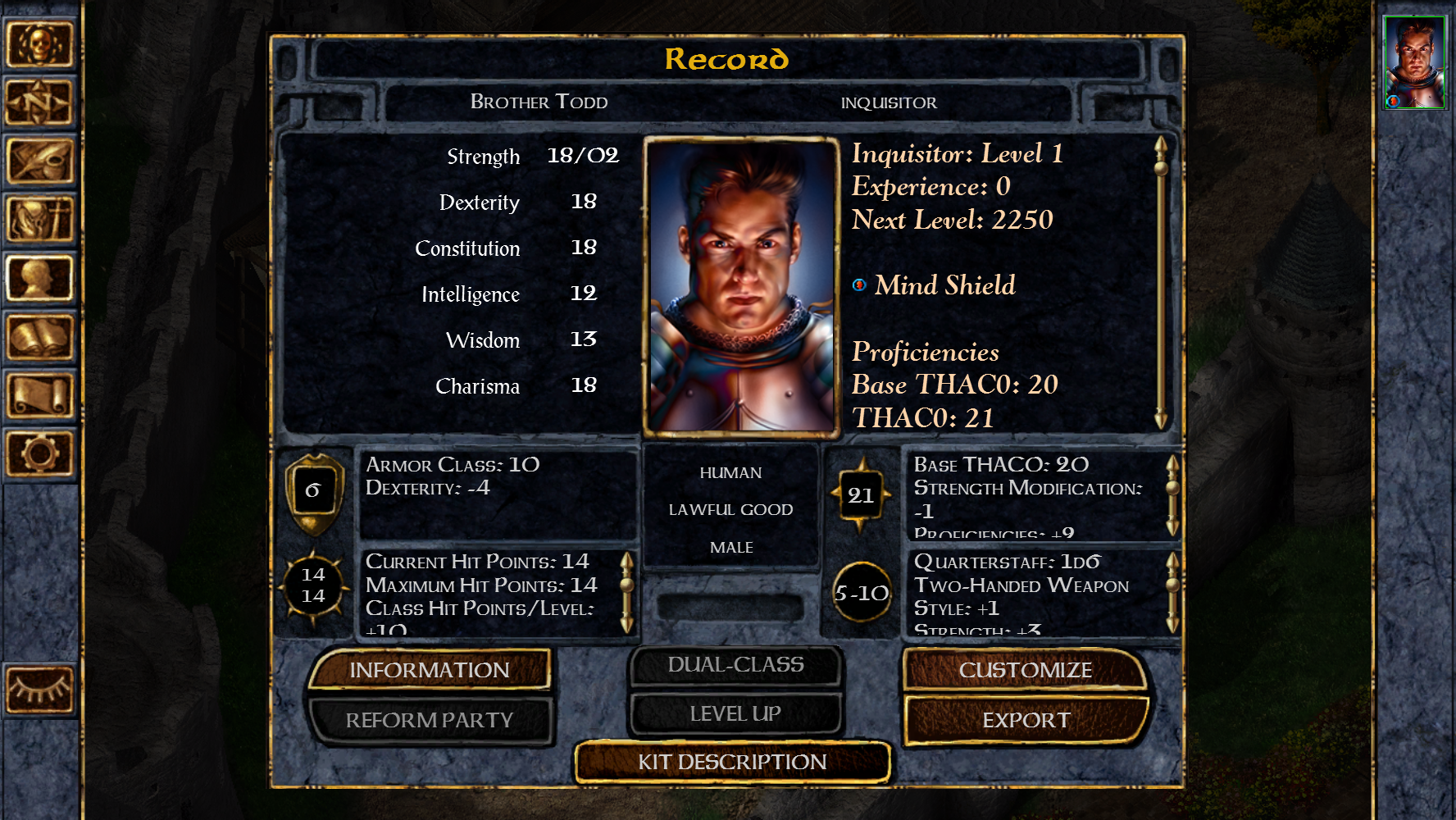Screen dimensions: 1456x820
Task: Open the Information panel
Action: click(x=429, y=670)
